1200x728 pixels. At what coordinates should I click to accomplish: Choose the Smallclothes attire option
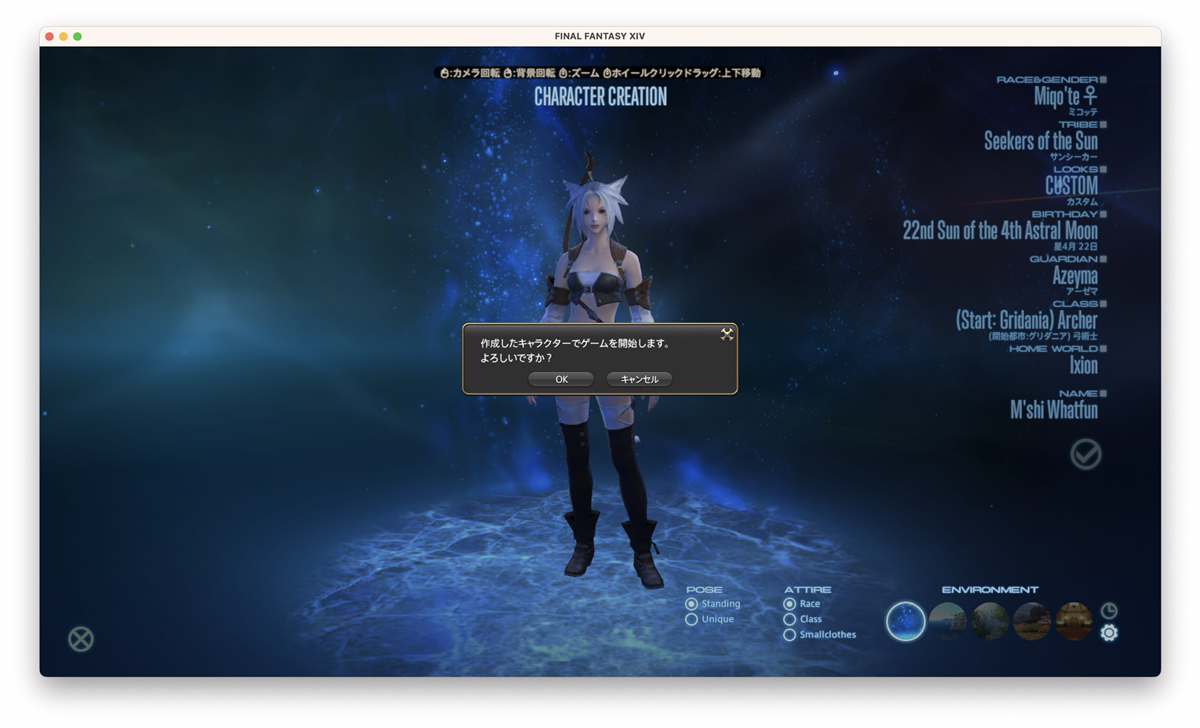point(790,634)
